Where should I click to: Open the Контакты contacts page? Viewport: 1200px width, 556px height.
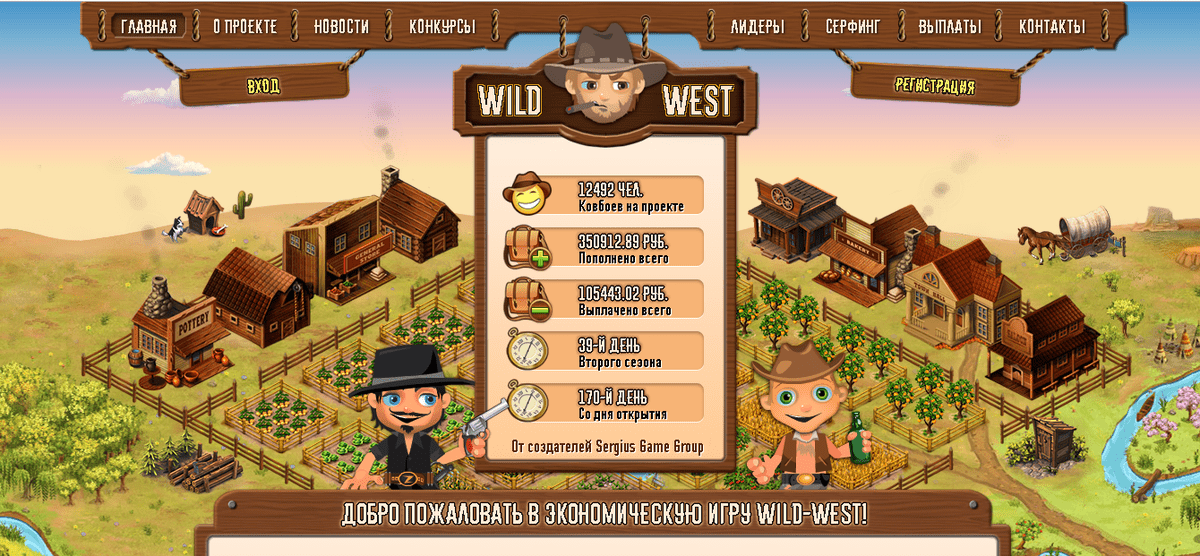coord(1052,26)
